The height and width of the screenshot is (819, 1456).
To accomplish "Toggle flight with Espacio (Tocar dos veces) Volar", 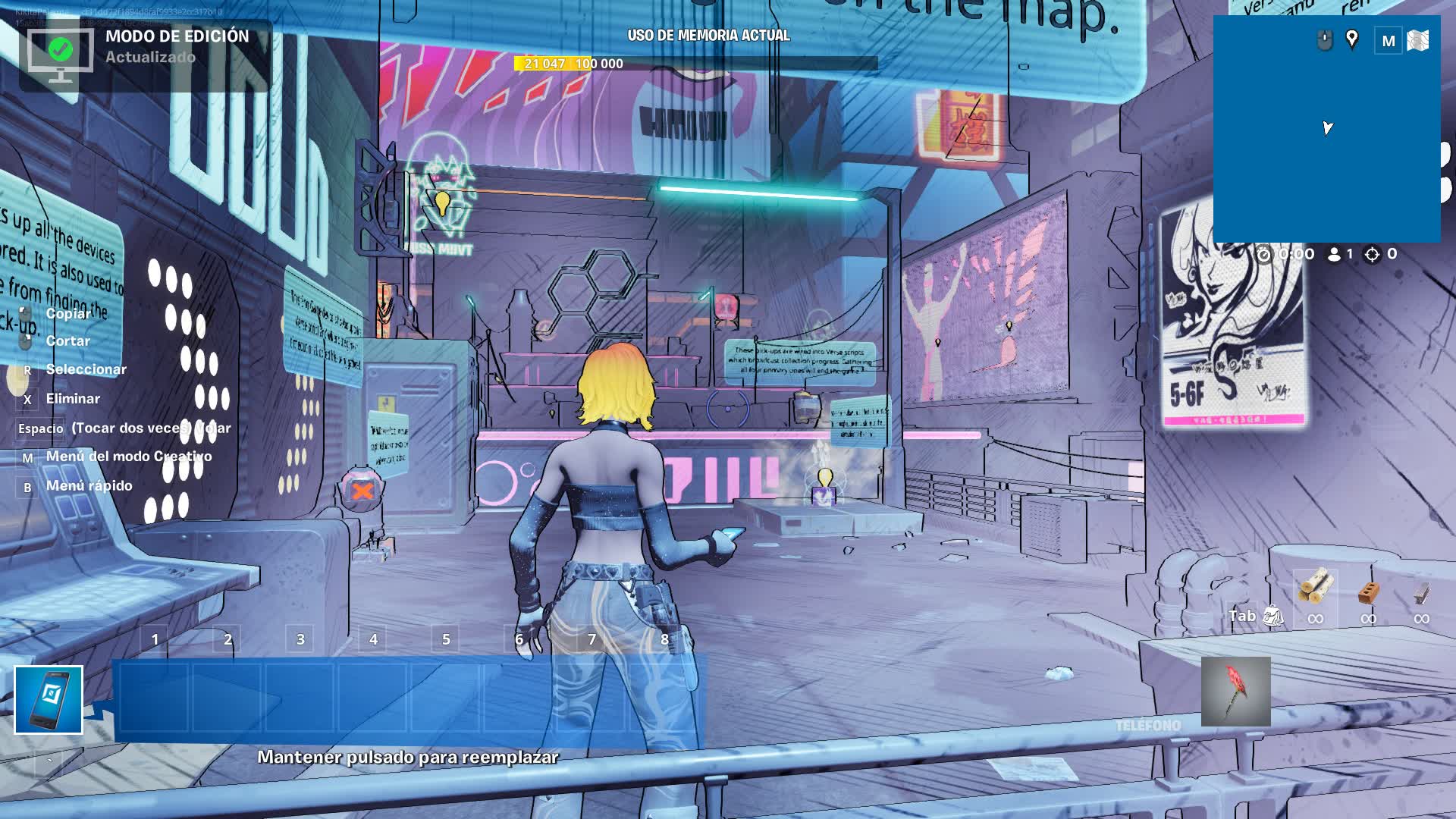I will click(x=121, y=428).
